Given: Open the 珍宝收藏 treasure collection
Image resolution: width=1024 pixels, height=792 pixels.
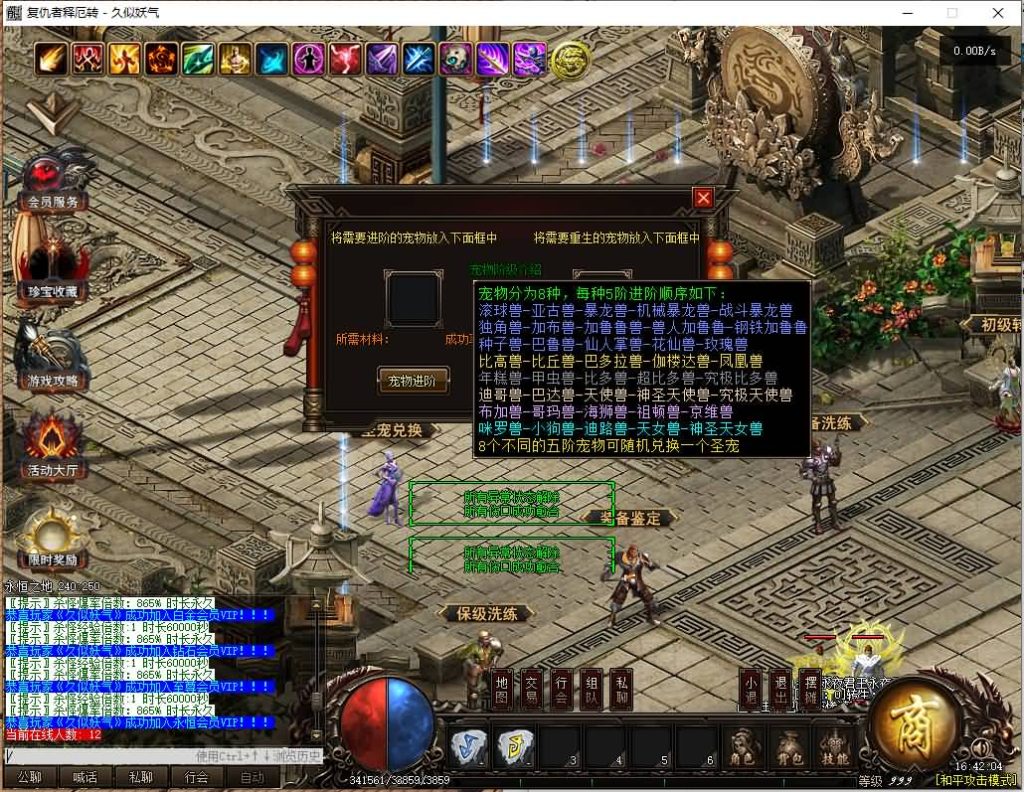Looking at the screenshot, I should click(52, 265).
